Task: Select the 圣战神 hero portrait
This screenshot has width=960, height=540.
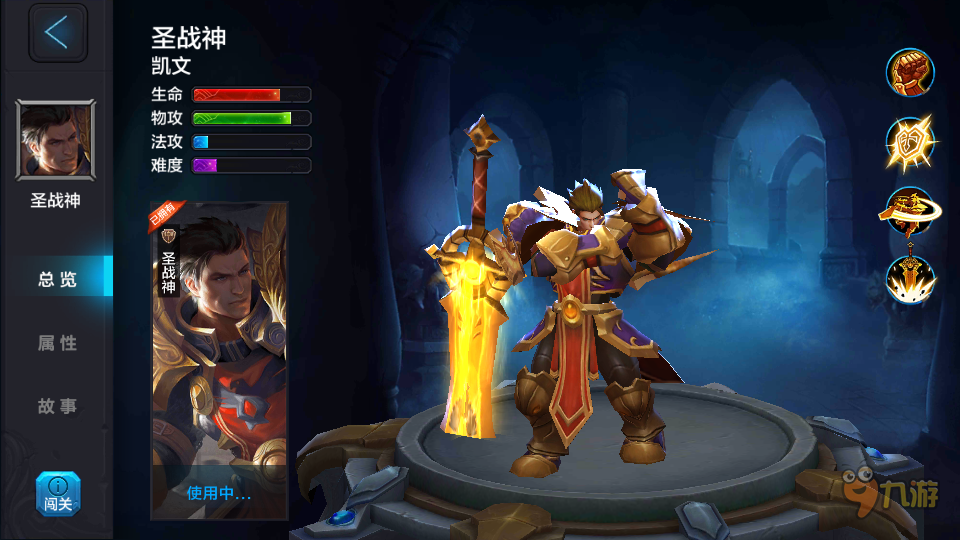Action: click(56, 140)
